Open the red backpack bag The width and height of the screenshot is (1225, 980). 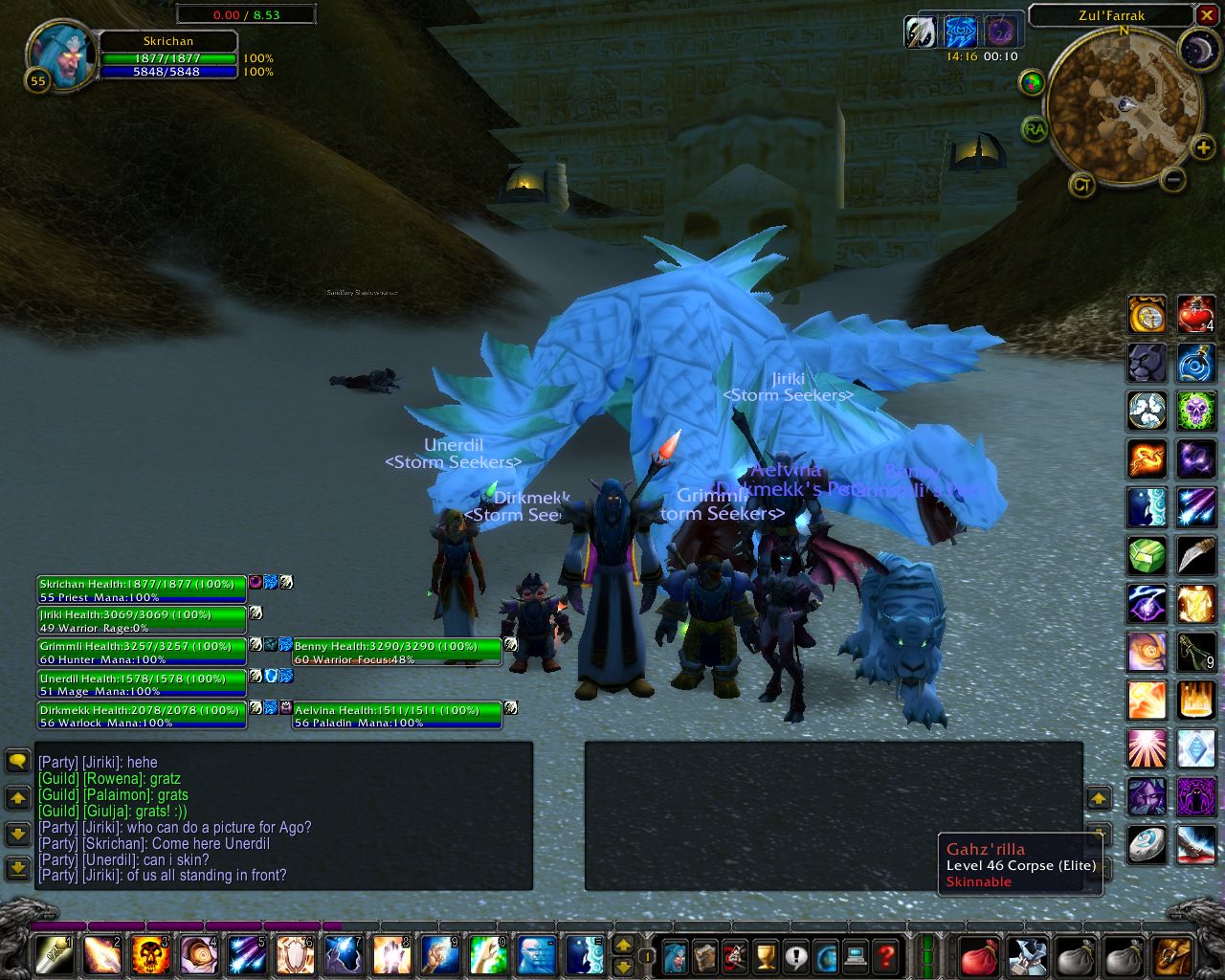click(x=978, y=955)
